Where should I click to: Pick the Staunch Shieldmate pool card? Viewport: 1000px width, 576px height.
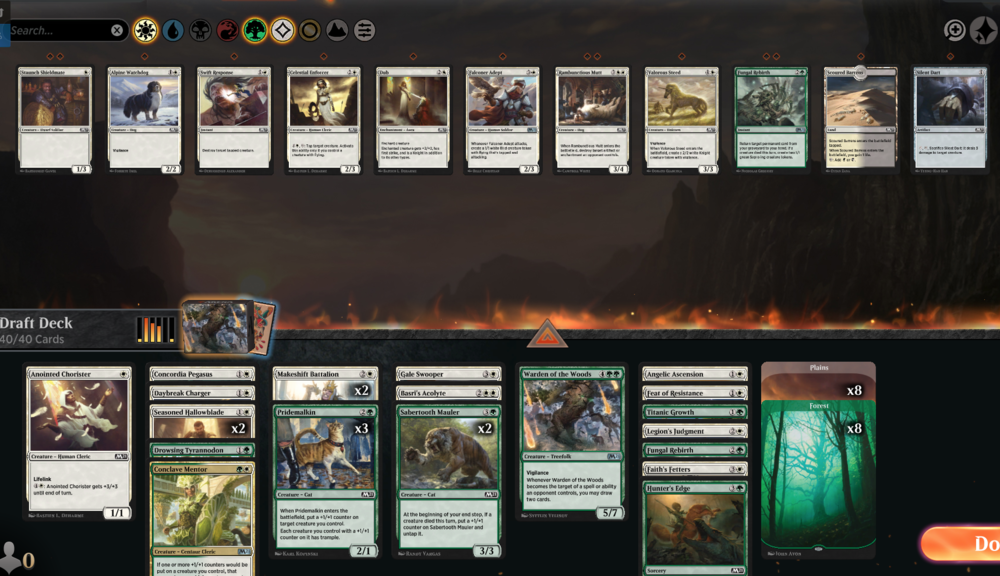(55, 120)
